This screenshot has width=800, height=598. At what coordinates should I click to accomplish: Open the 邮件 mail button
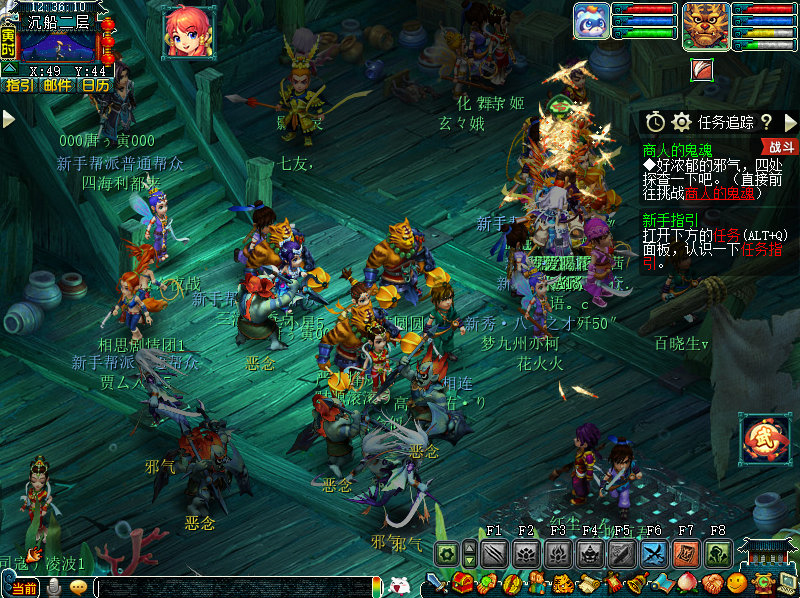click(x=57, y=85)
